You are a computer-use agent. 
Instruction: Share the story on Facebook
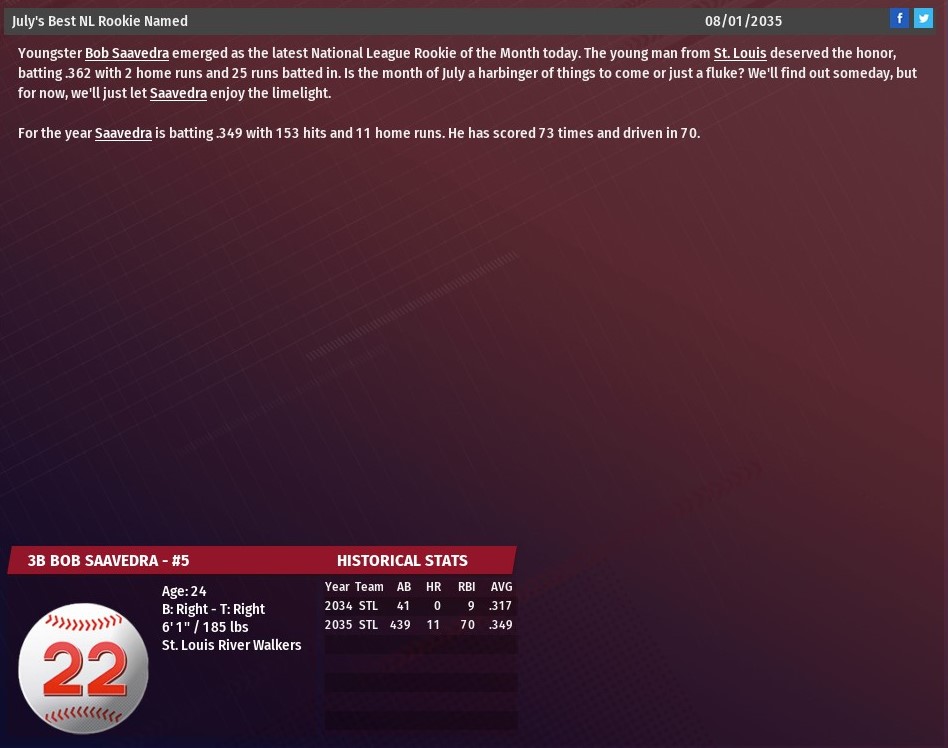[x=899, y=18]
